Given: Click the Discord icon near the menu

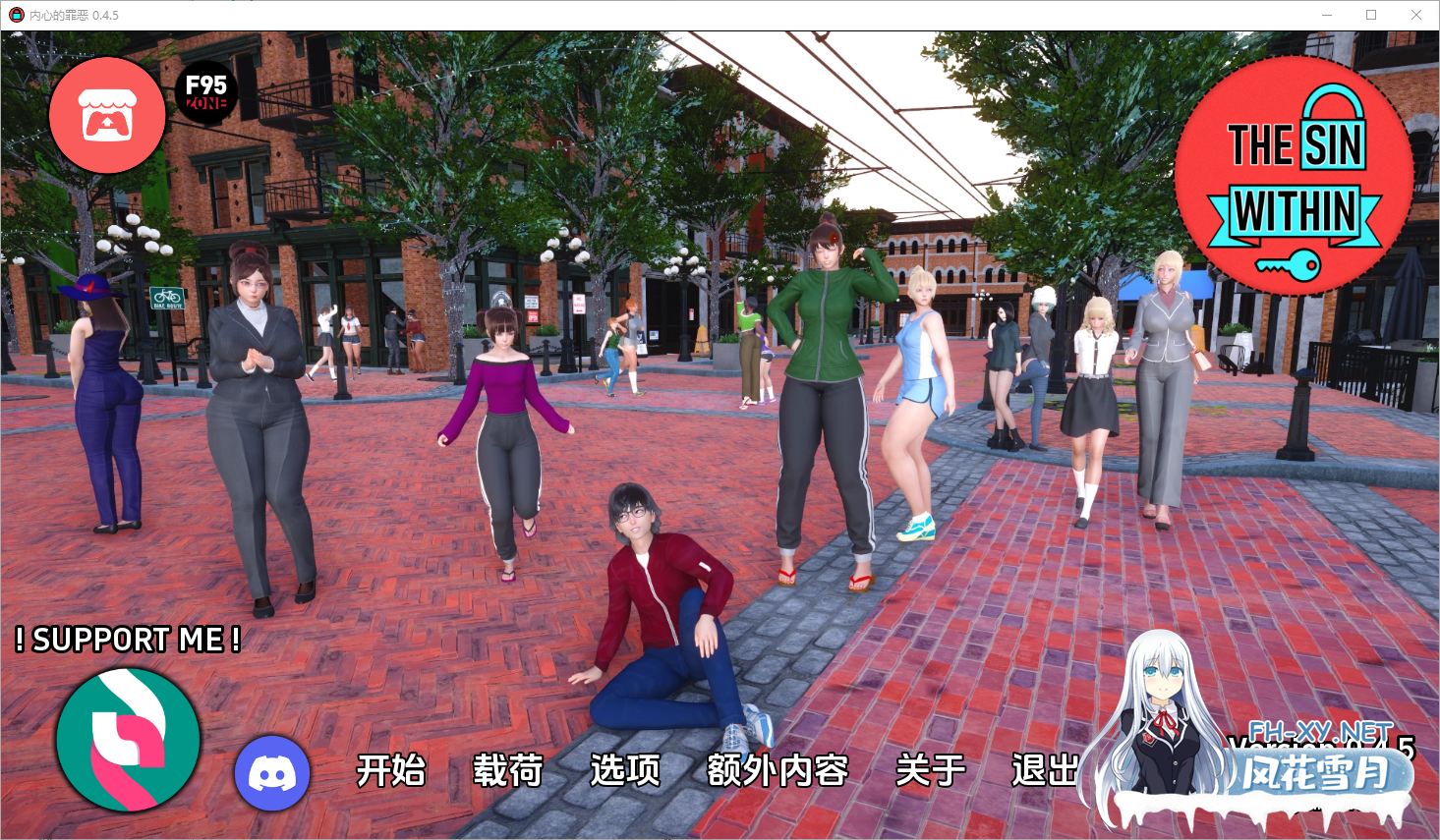Looking at the screenshot, I should coord(272,774).
